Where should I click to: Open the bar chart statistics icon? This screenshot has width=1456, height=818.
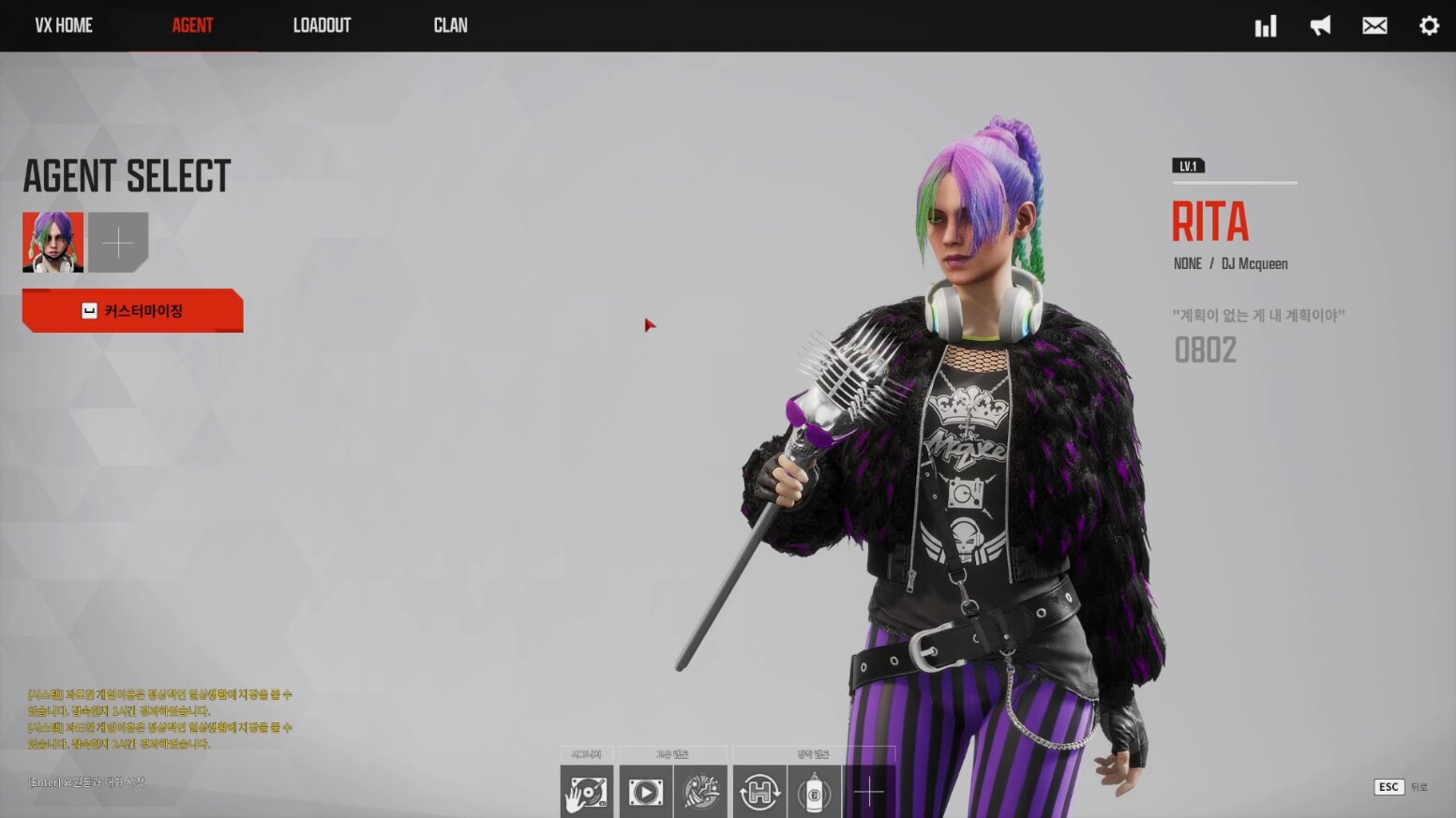tap(1266, 26)
